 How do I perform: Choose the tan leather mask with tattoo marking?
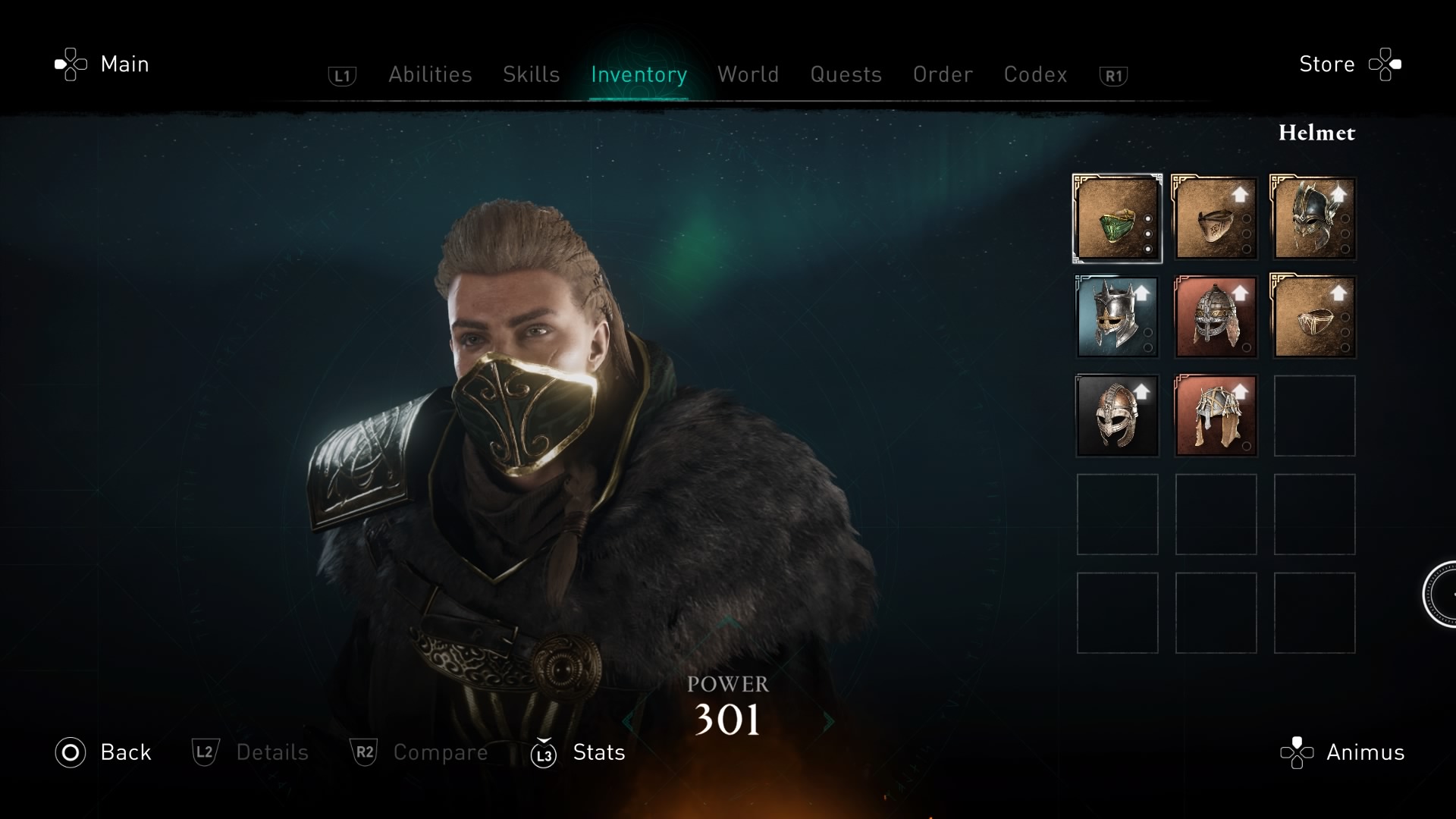(1216, 218)
